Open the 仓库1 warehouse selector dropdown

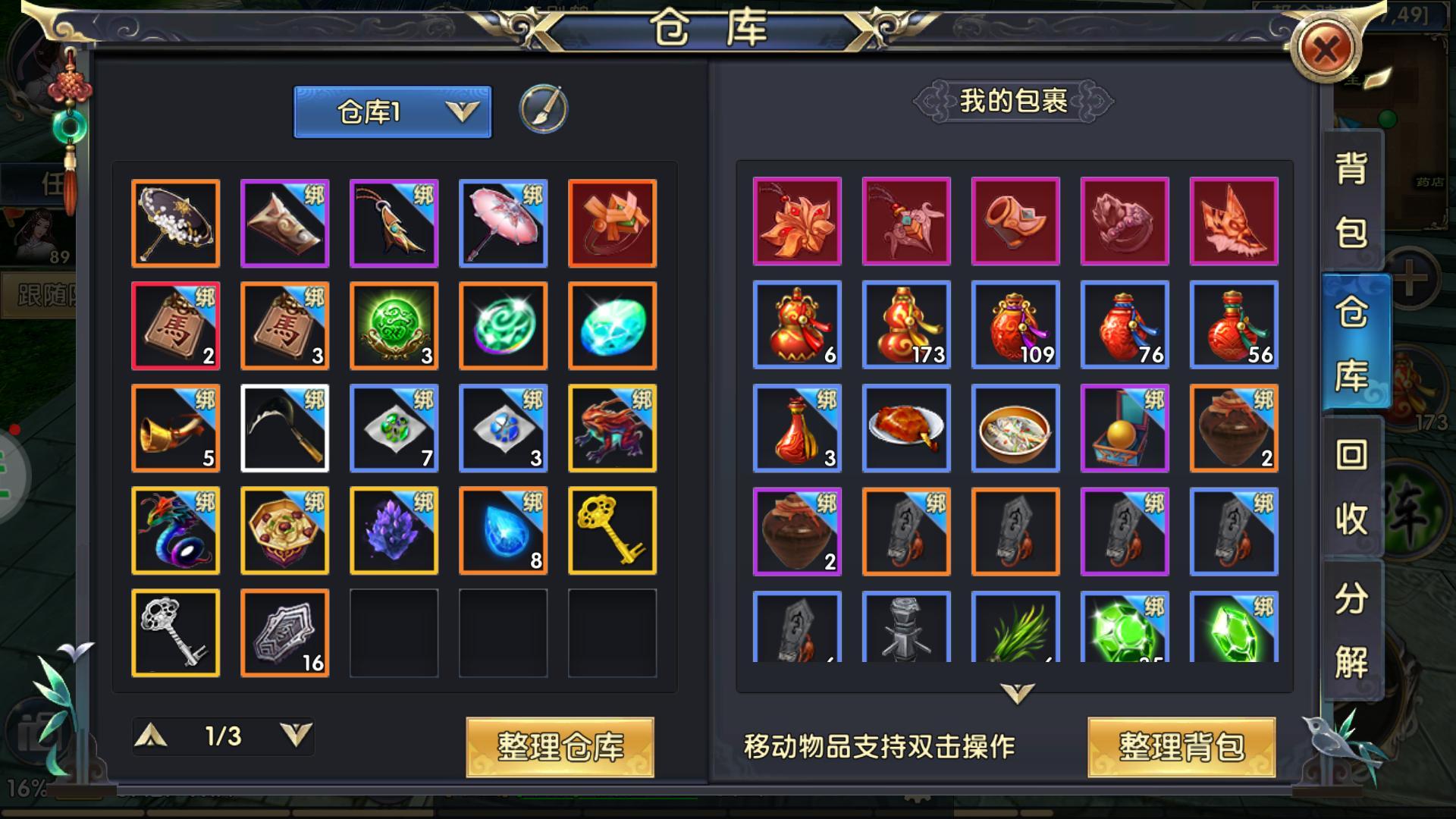click(x=394, y=111)
